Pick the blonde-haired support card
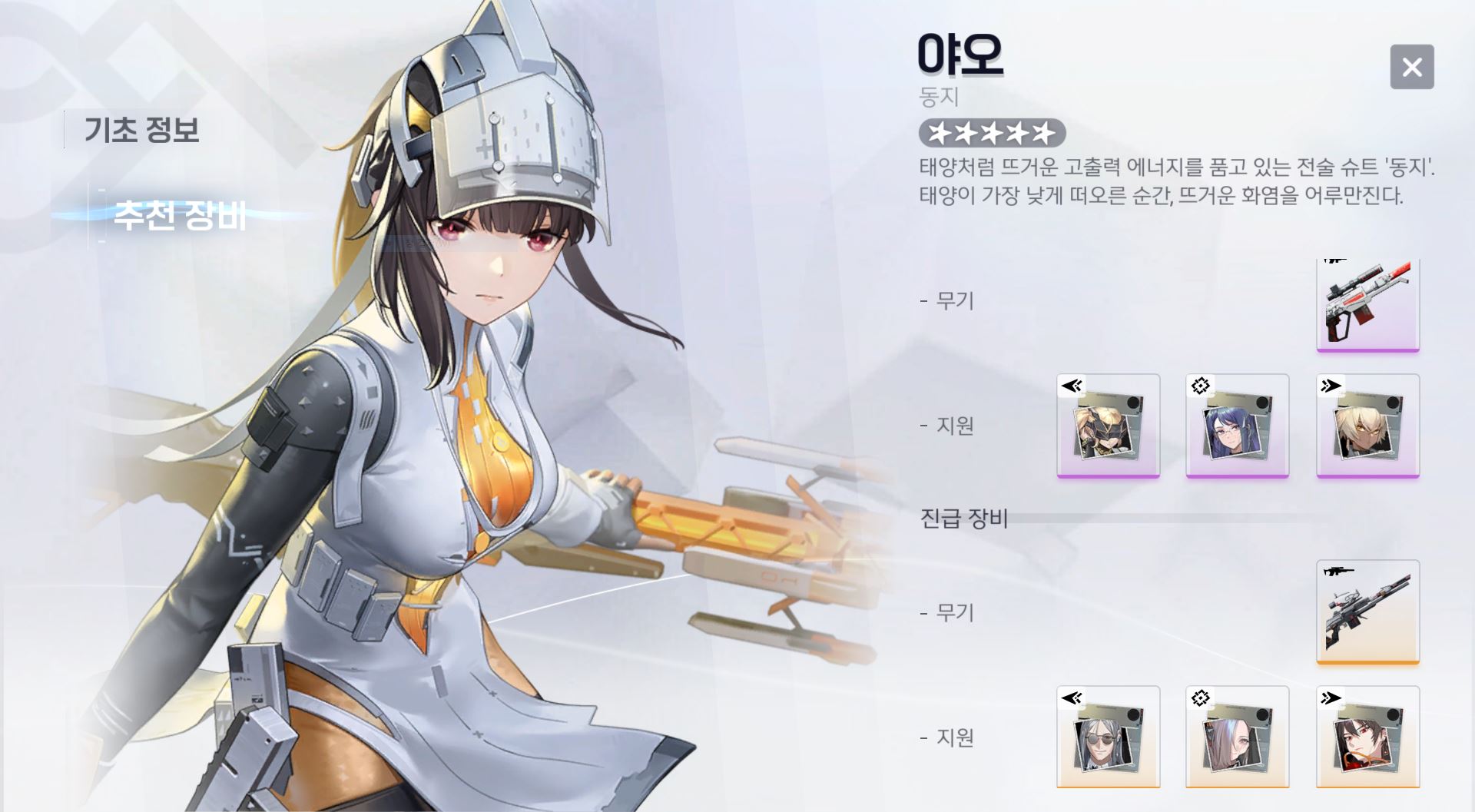This screenshot has height=812, width=1475. 1367,426
